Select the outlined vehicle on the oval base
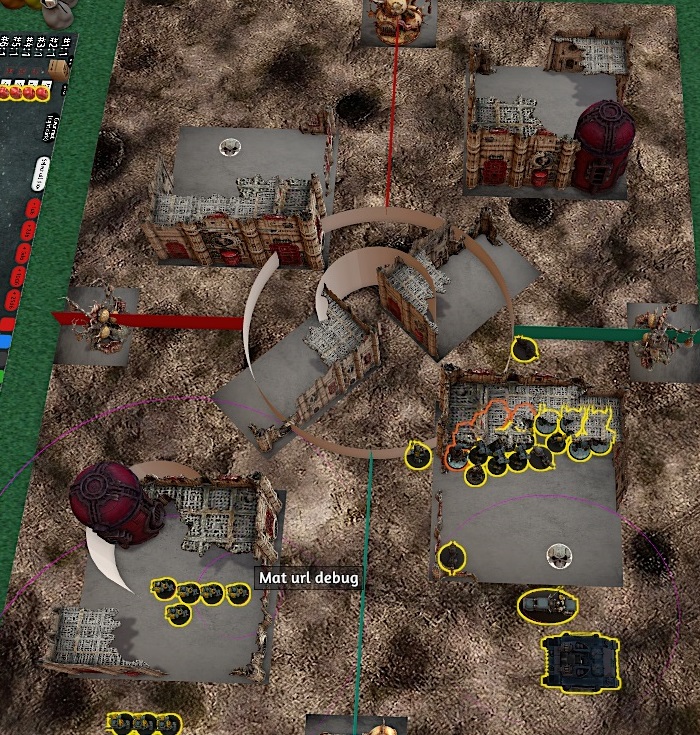The image size is (700, 735). pyautogui.click(x=548, y=604)
